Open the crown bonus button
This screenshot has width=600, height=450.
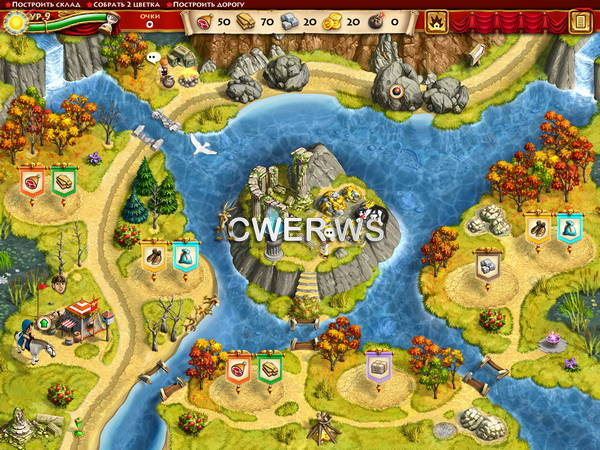436,20
